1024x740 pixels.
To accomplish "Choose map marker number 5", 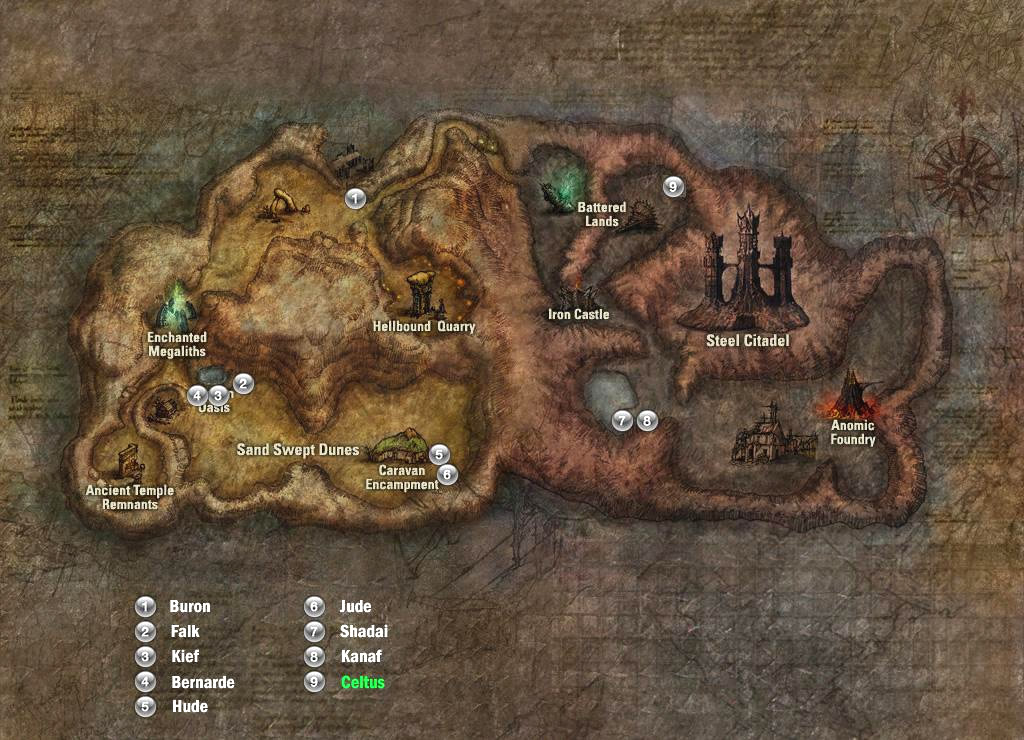I will pos(439,455).
